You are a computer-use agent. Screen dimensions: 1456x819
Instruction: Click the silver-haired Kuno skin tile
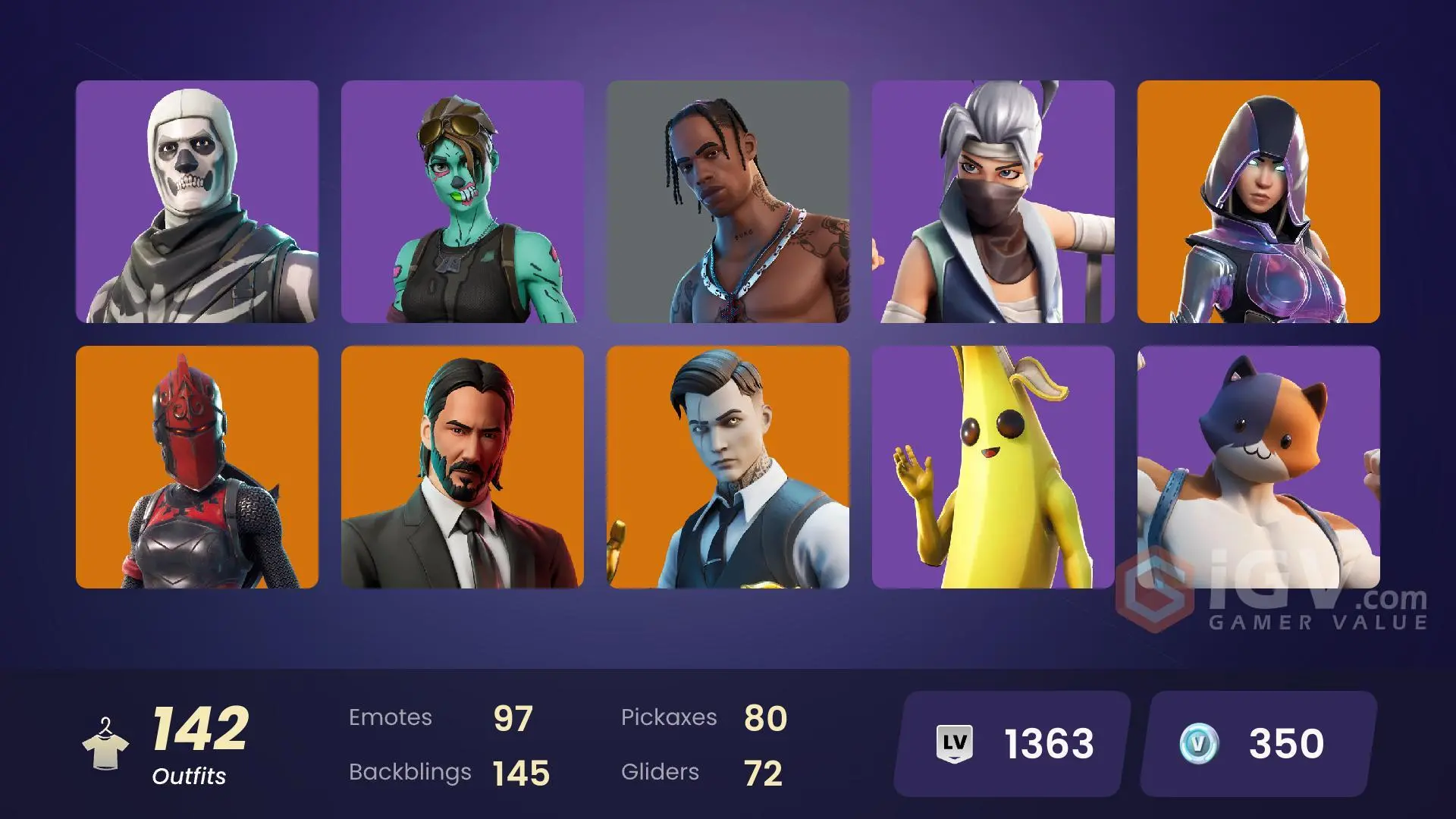pos(993,201)
